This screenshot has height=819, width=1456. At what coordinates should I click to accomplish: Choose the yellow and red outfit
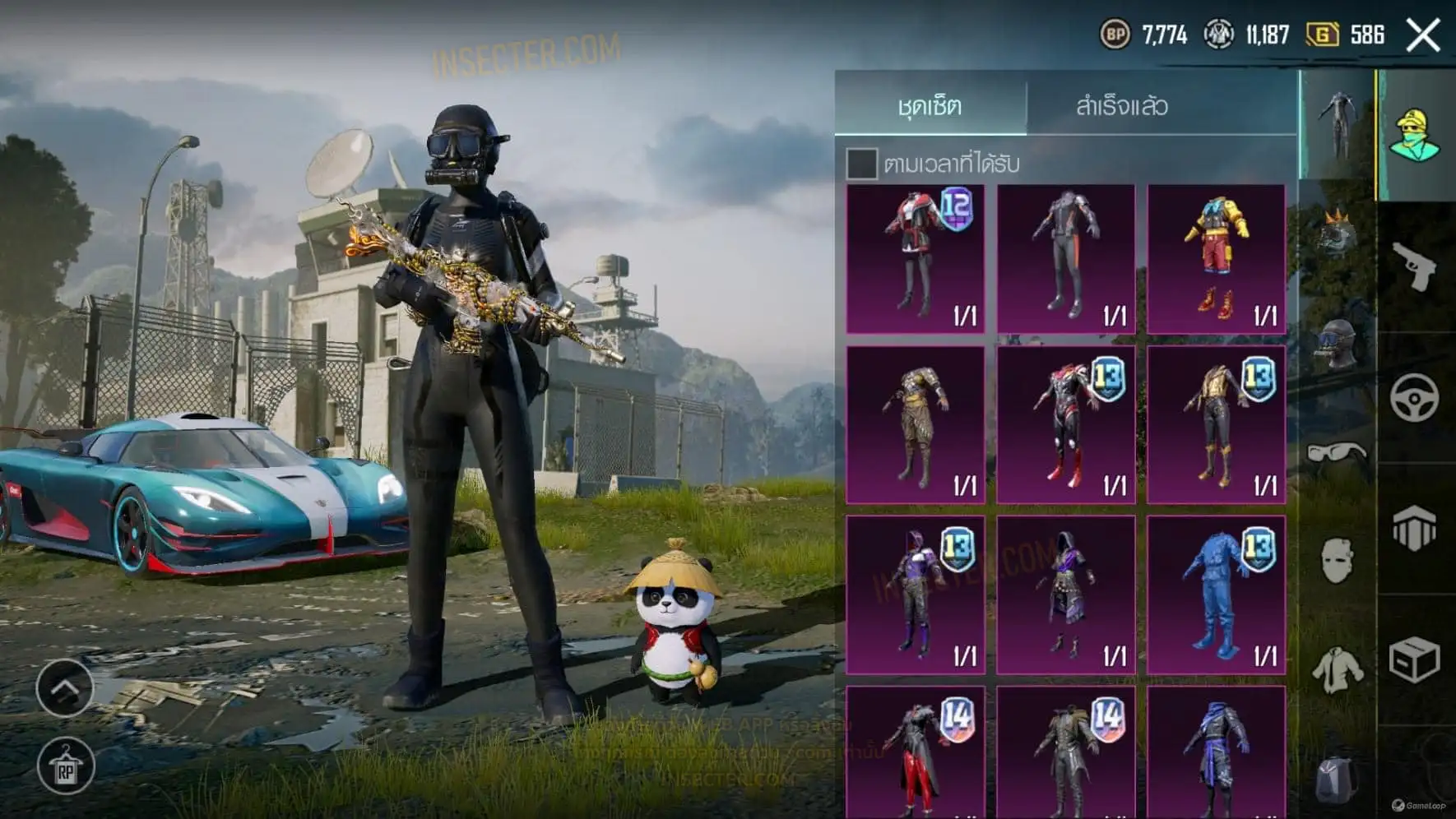click(1216, 258)
